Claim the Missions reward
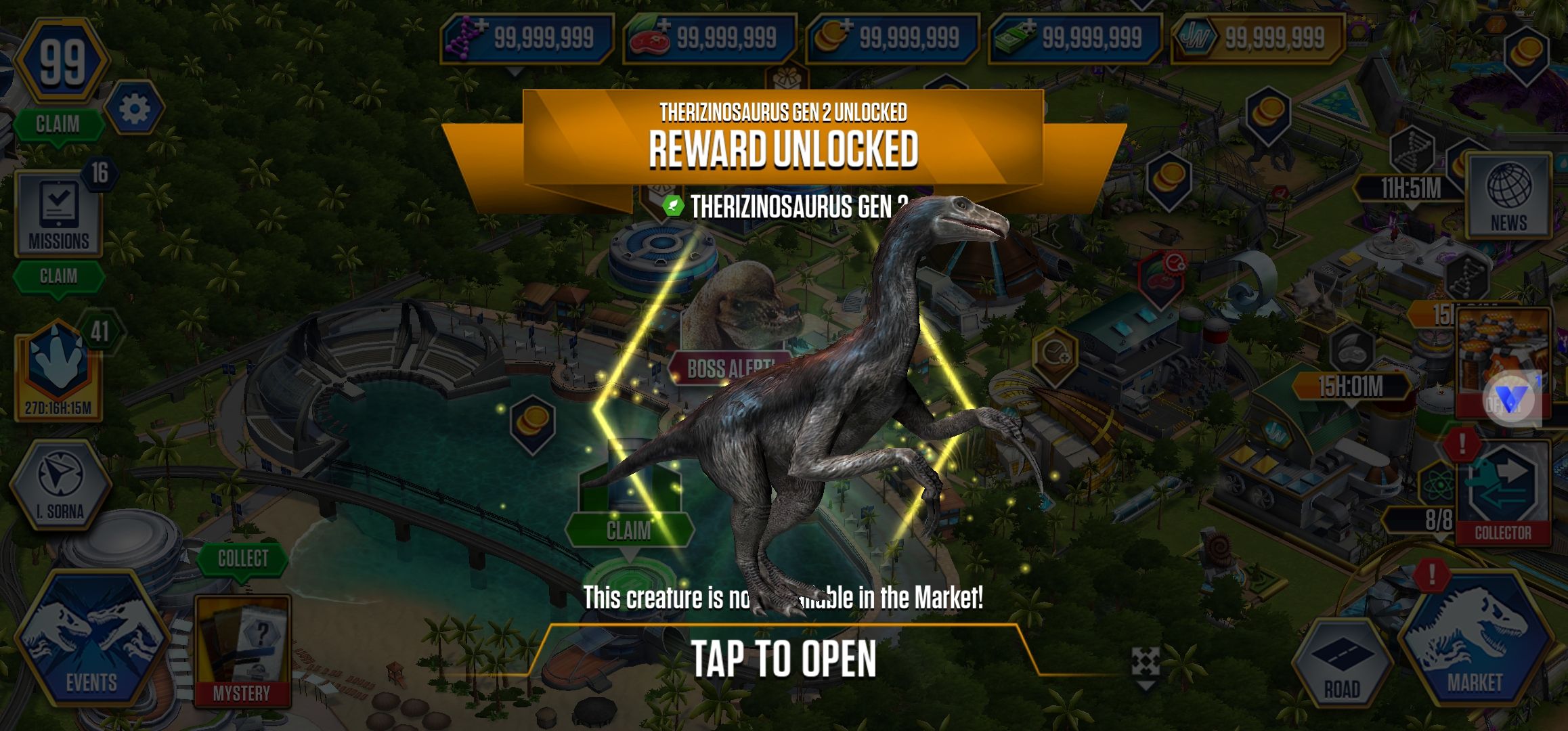The image size is (1568, 731). click(58, 276)
